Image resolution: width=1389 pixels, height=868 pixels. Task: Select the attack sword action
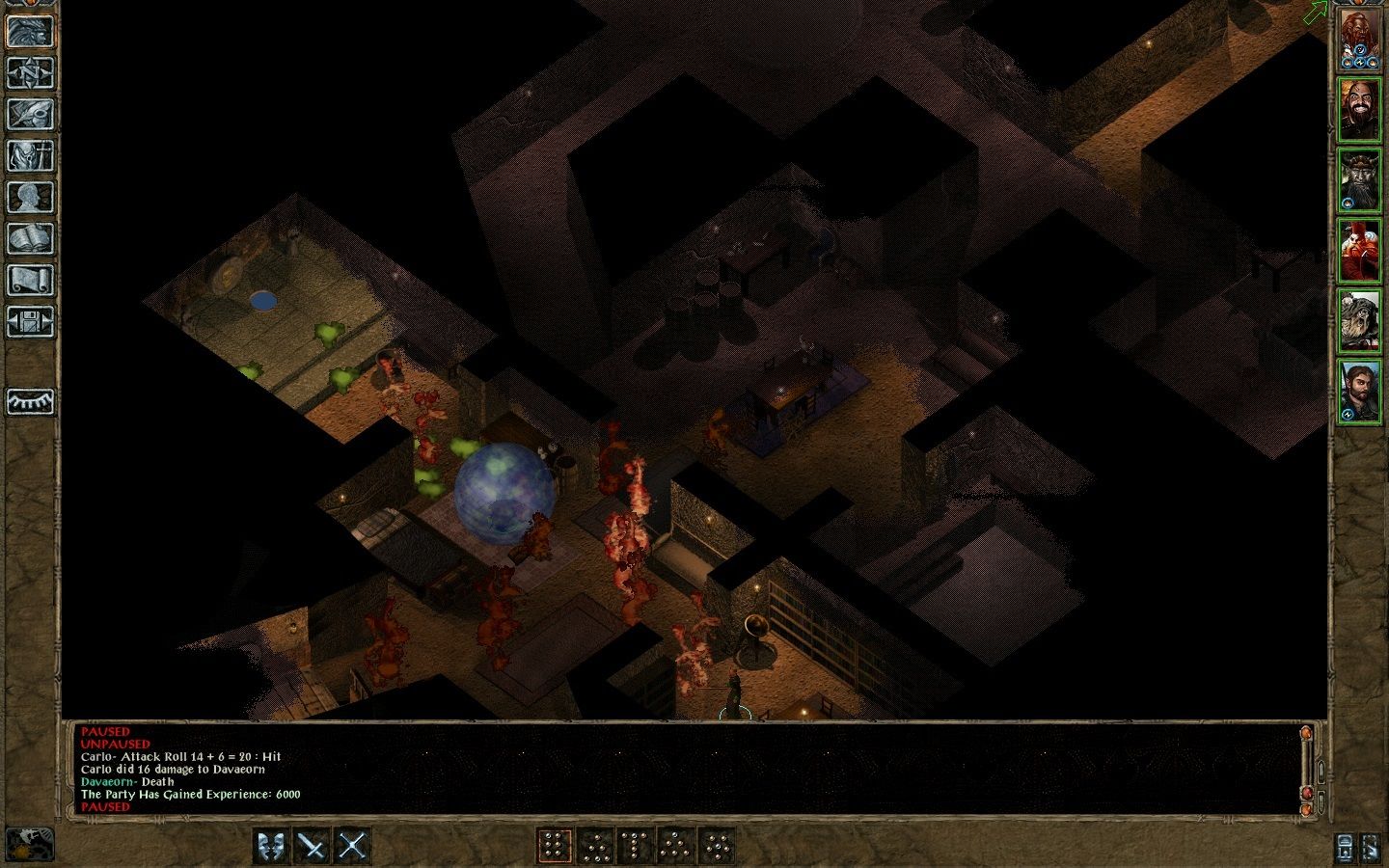coord(312,846)
